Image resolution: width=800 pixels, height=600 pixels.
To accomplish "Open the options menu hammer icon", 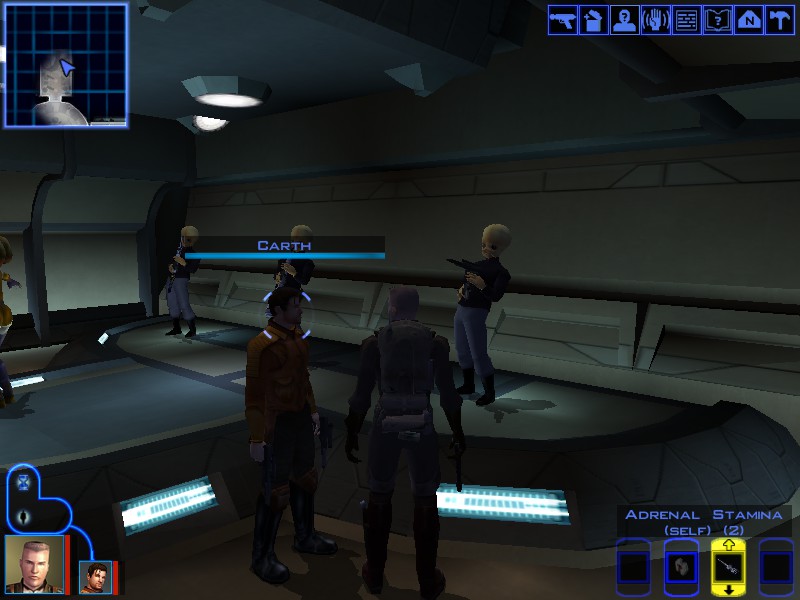I will point(778,19).
